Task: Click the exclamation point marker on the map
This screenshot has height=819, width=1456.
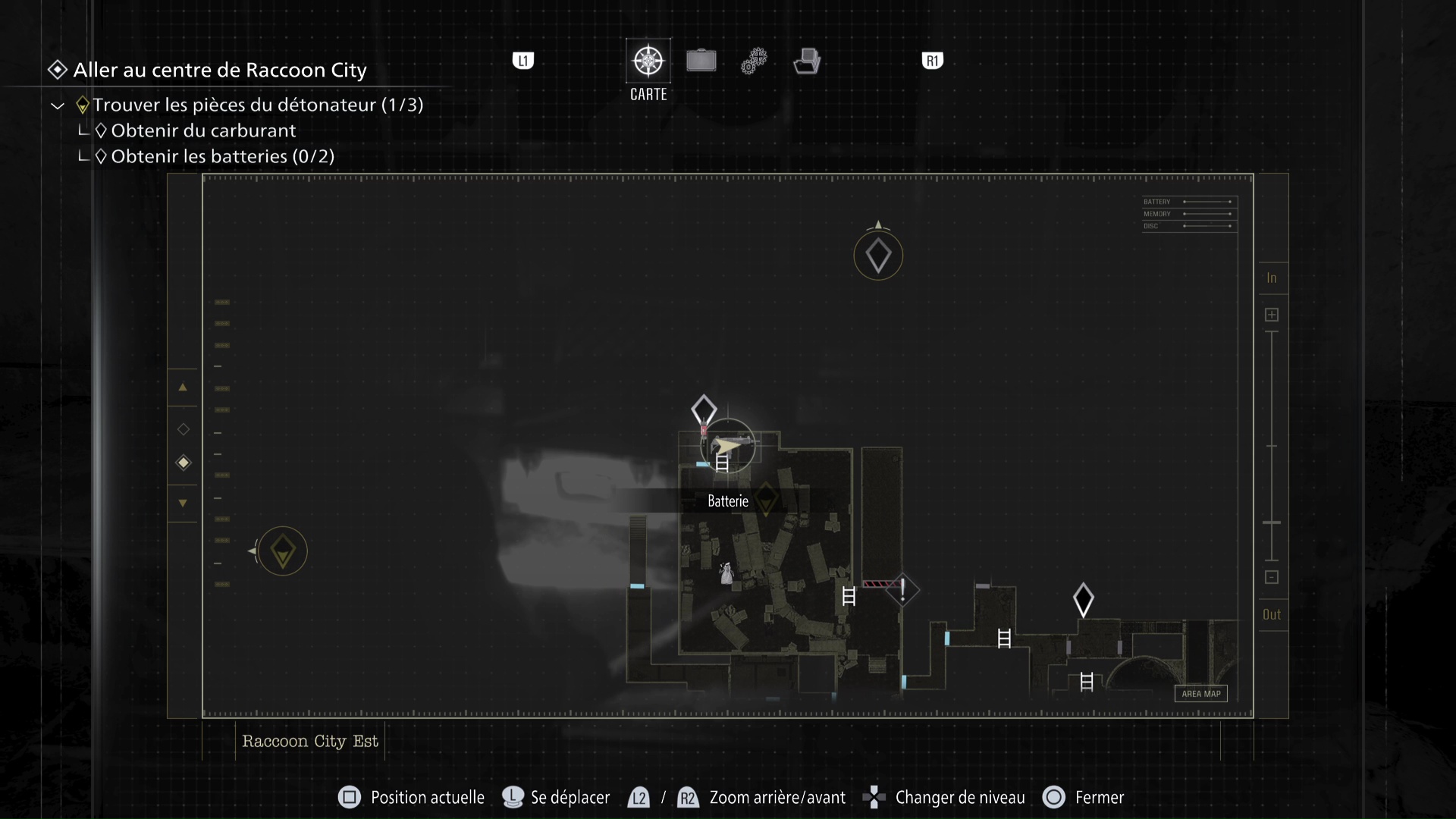Action: coord(903,590)
